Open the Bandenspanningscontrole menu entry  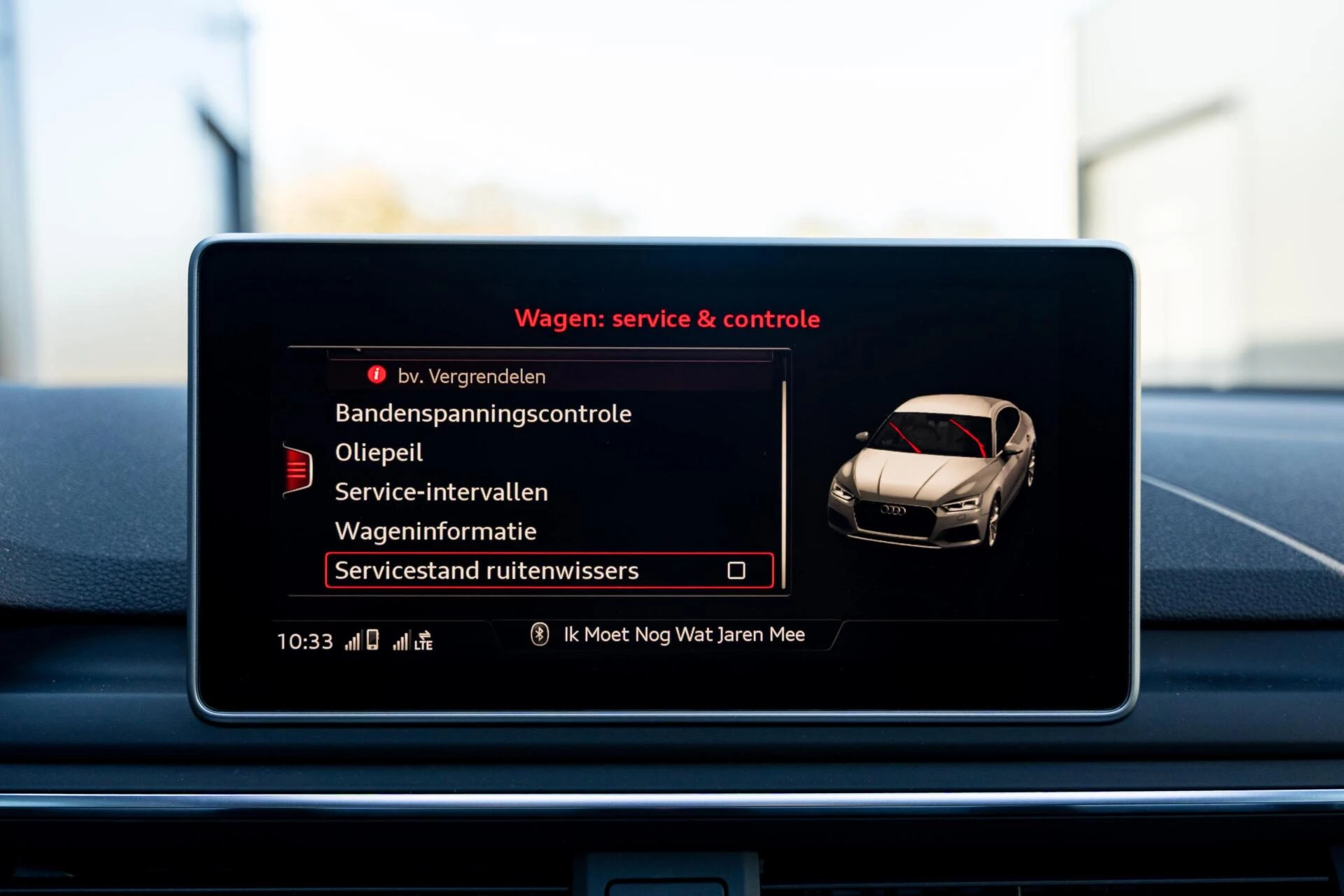483,413
